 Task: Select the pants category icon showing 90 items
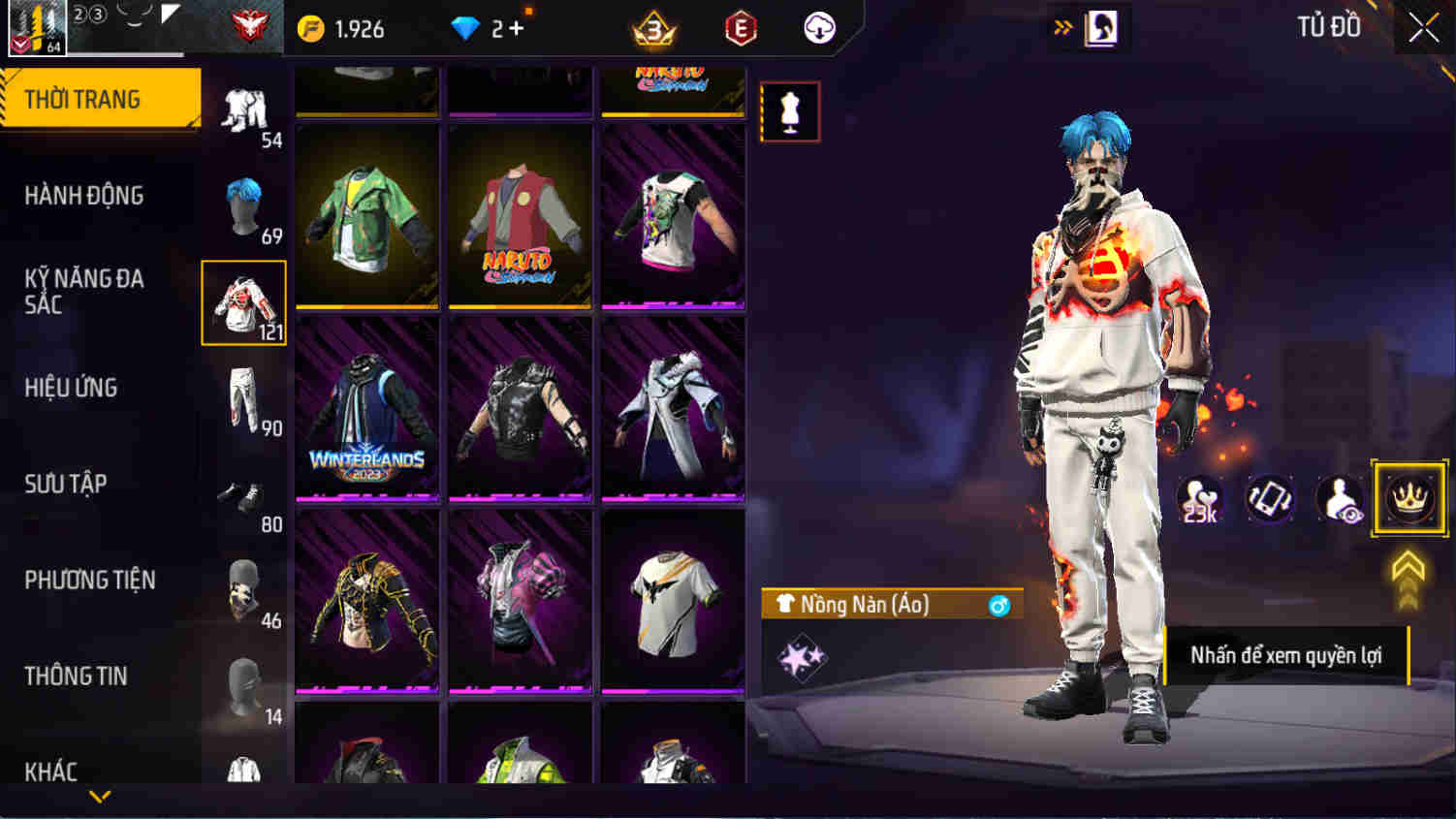pos(244,393)
